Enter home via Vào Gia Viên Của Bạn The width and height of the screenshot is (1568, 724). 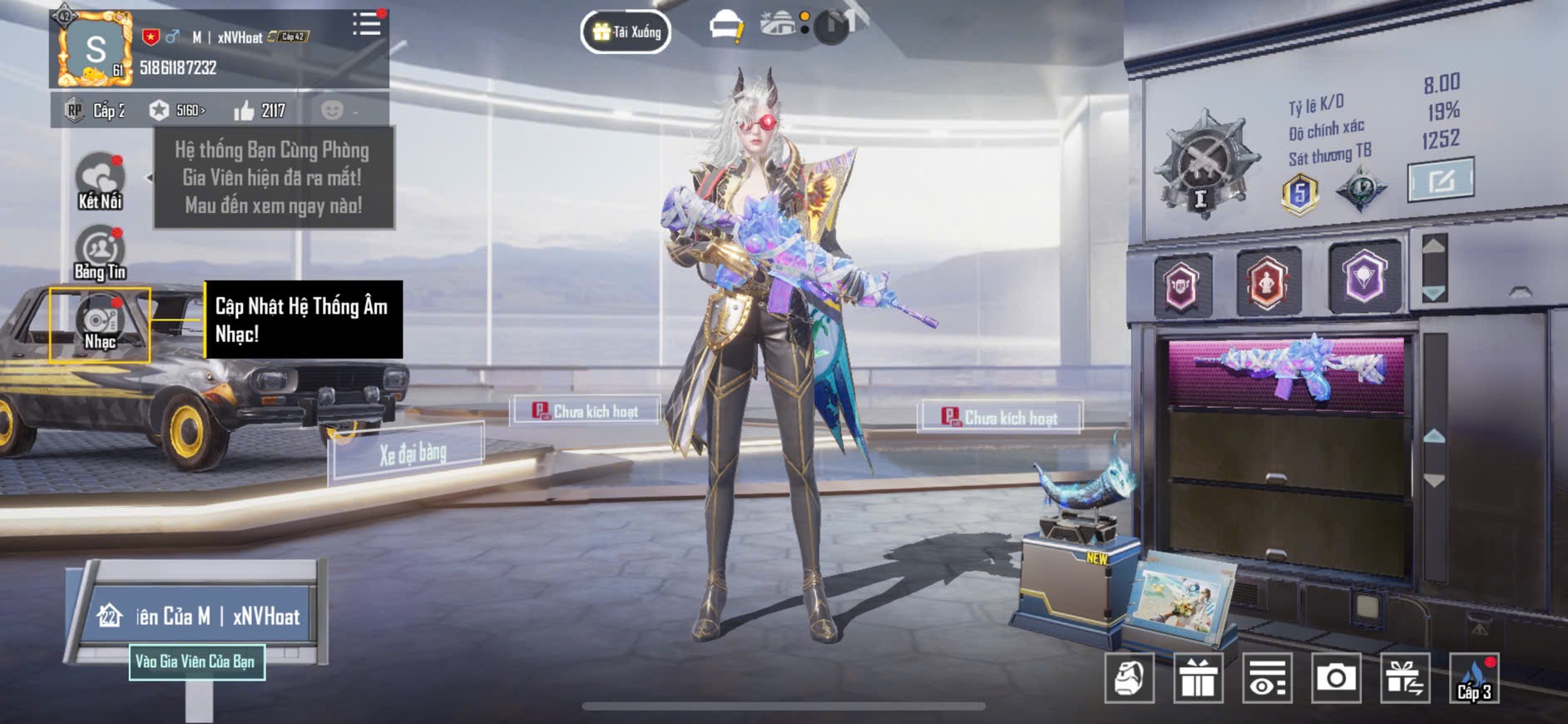(196, 662)
